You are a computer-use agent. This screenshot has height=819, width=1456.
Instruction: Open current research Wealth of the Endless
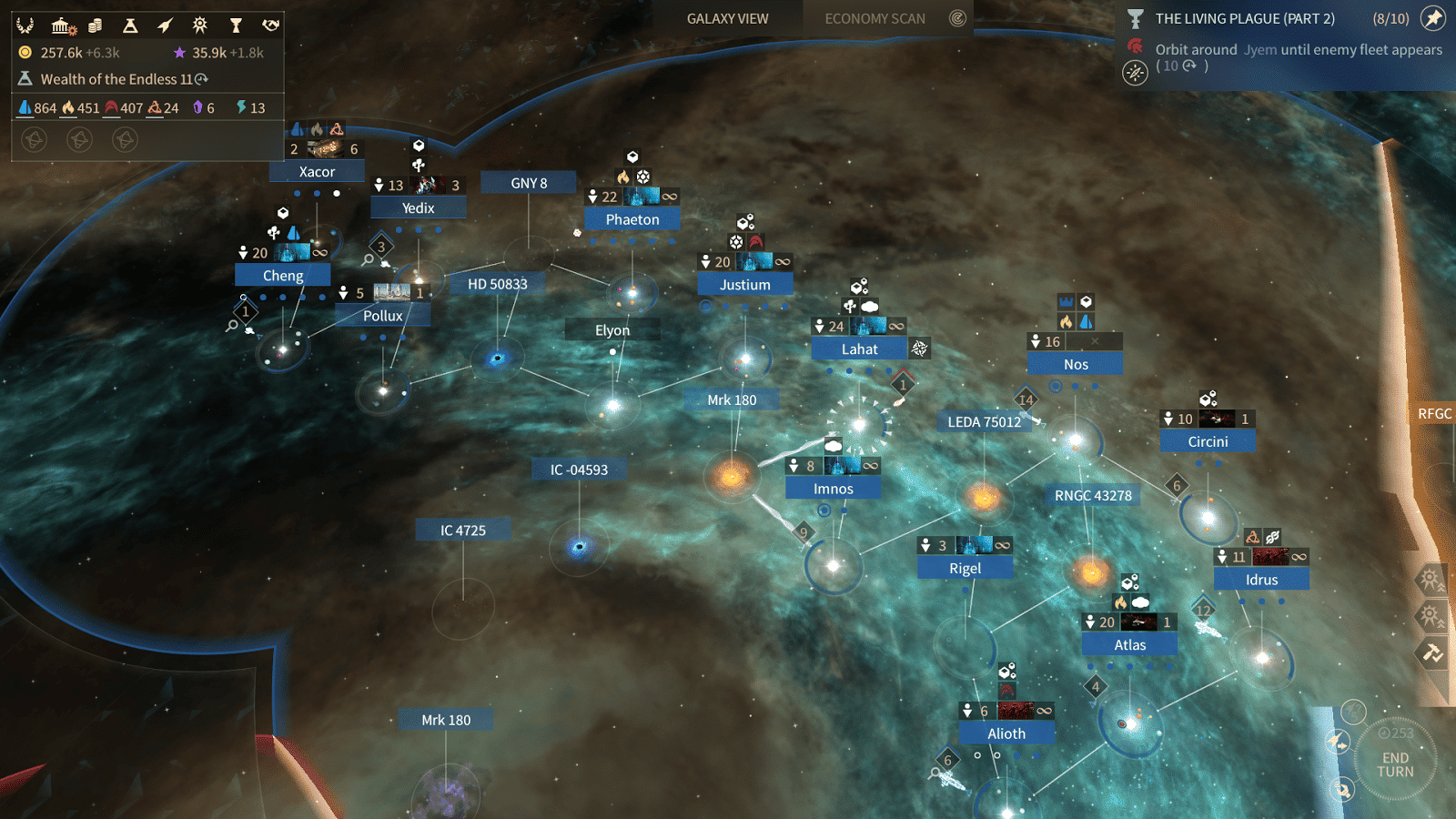point(116,79)
